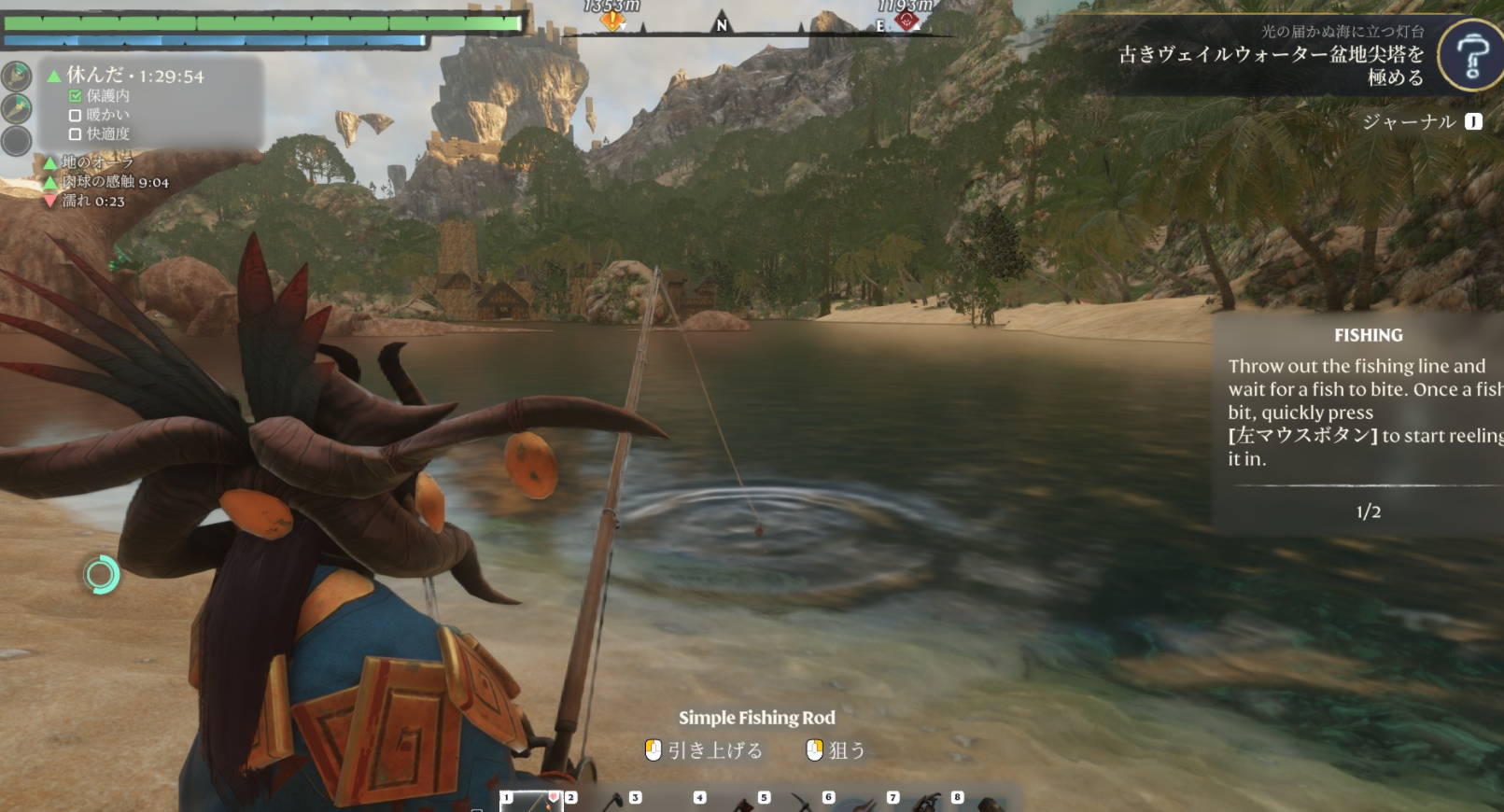Image resolution: width=1504 pixels, height=812 pixels.
Task: Click the empty third food slot
Action: point(16,141)
